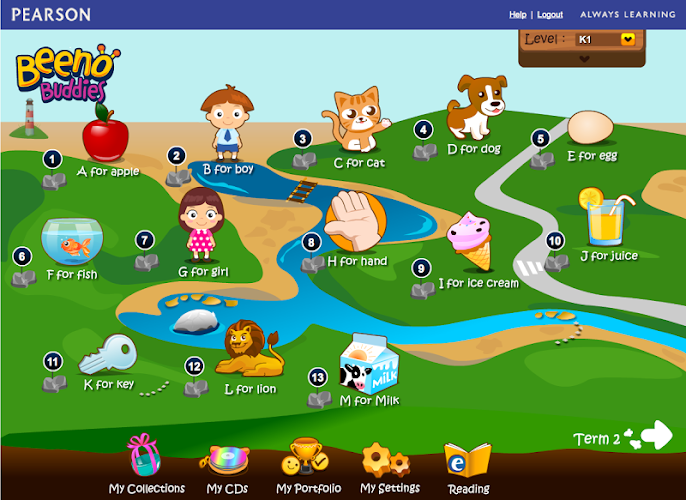This screenshot has width=686, height=500.
Task: View My Portfolio
Action: click(x=308, y=467)
